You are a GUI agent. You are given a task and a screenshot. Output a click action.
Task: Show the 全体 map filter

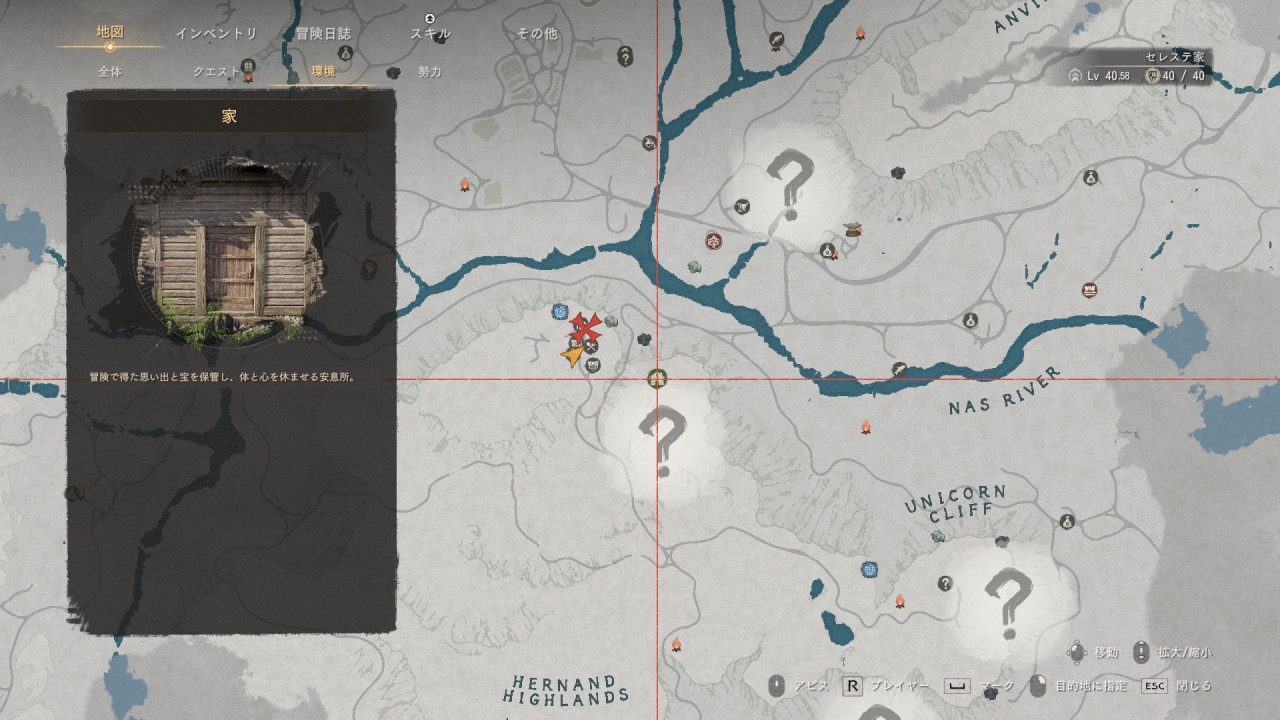tap(110, 72)
